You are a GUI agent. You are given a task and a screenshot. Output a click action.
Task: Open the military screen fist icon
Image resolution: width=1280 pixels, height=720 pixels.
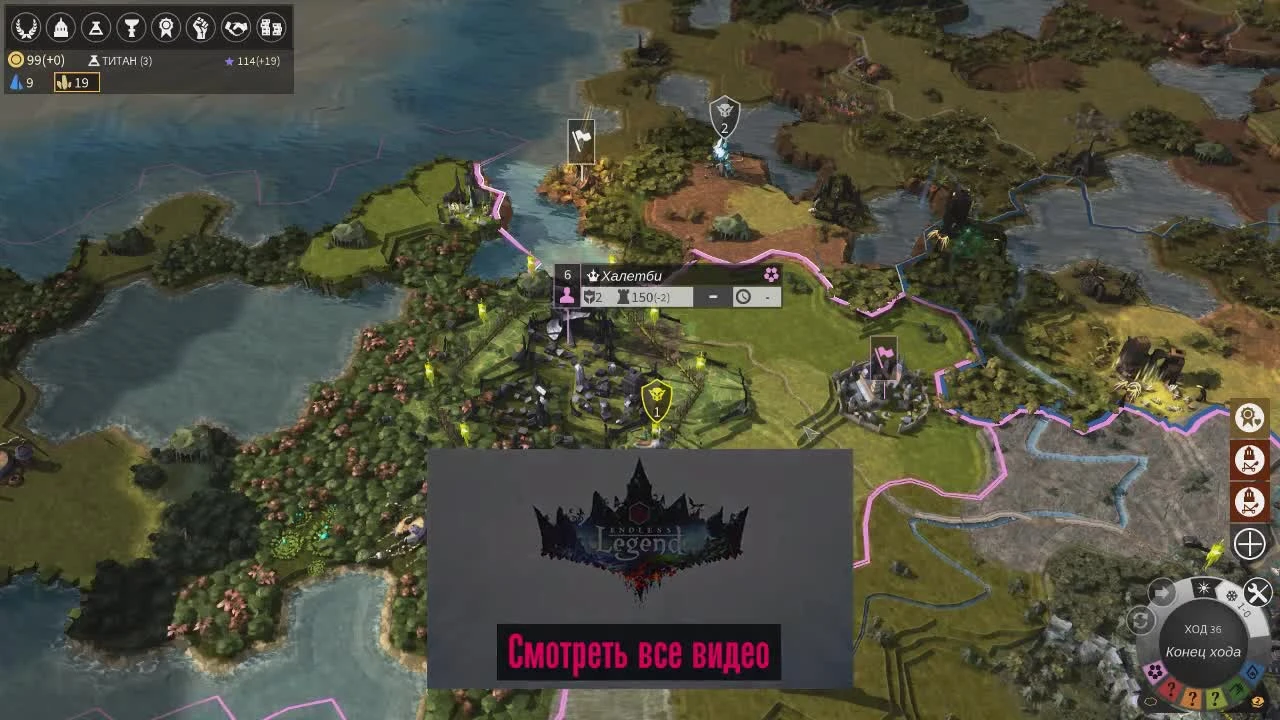tap(201, 27)
